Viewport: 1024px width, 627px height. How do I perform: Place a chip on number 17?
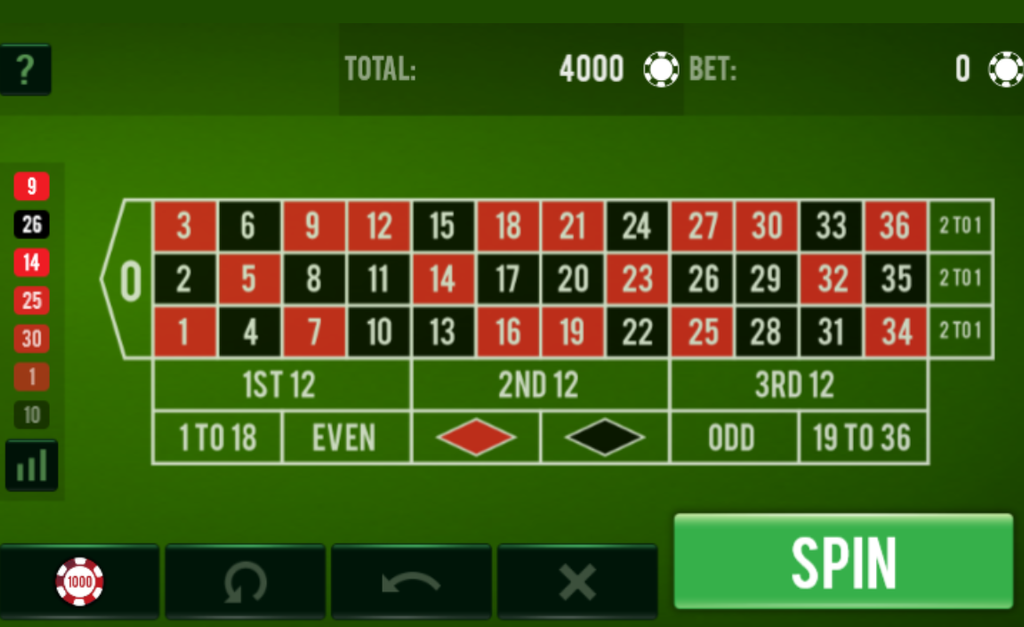pyautogui.click(x=507, y=279)
